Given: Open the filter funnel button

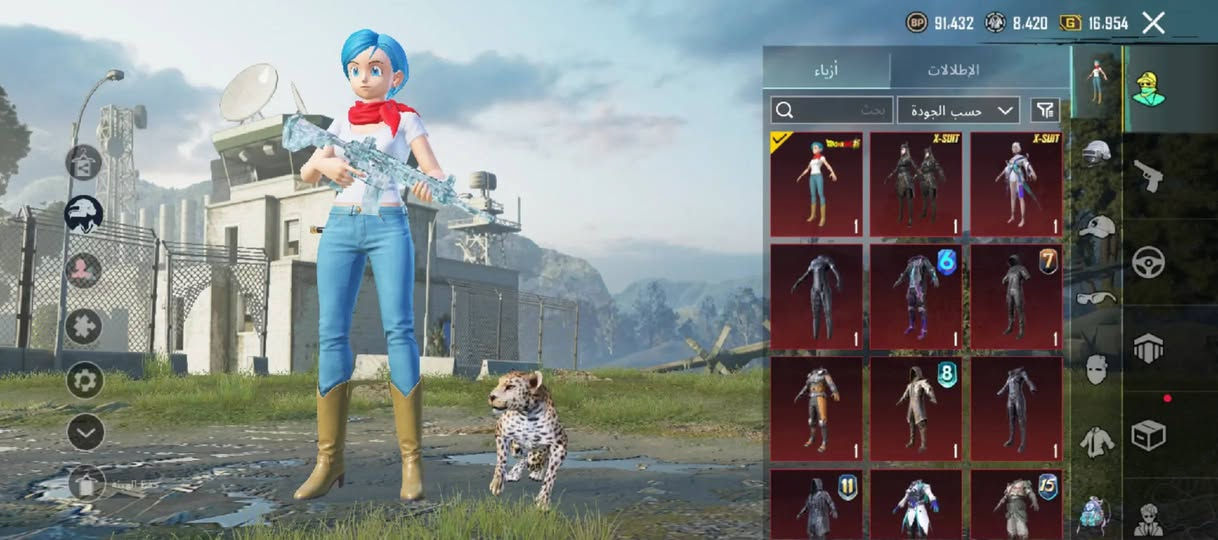Looking at the screenshot, I should click(x=1045, y=110).
